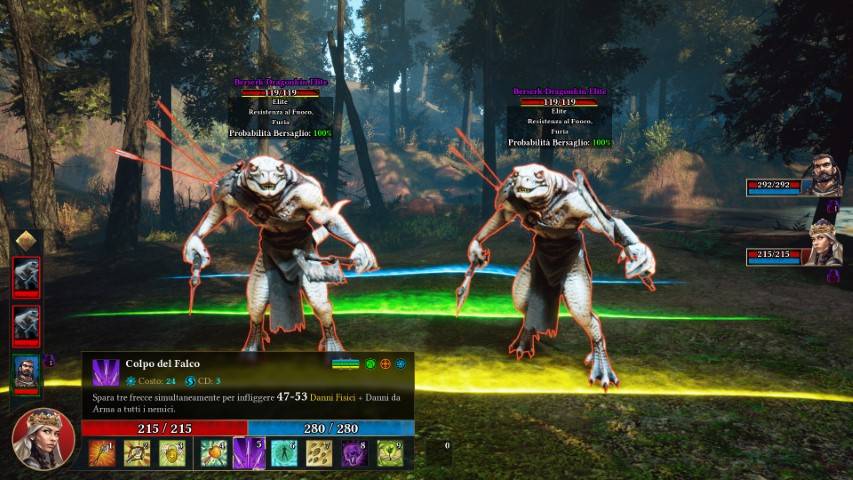Choose the green orb skill in slot 4
Screen dimensions: 853x480
pyautogui.click(x=213, y=453)
